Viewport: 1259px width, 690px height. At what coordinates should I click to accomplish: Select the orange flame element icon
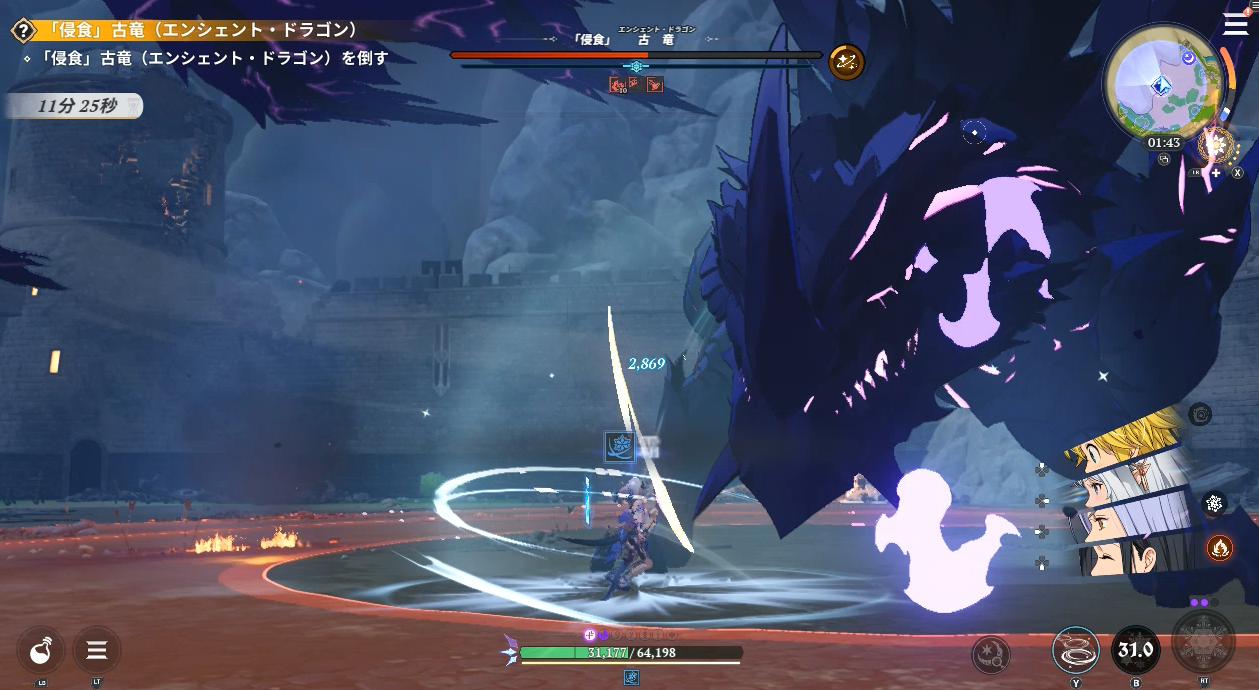1218,547
